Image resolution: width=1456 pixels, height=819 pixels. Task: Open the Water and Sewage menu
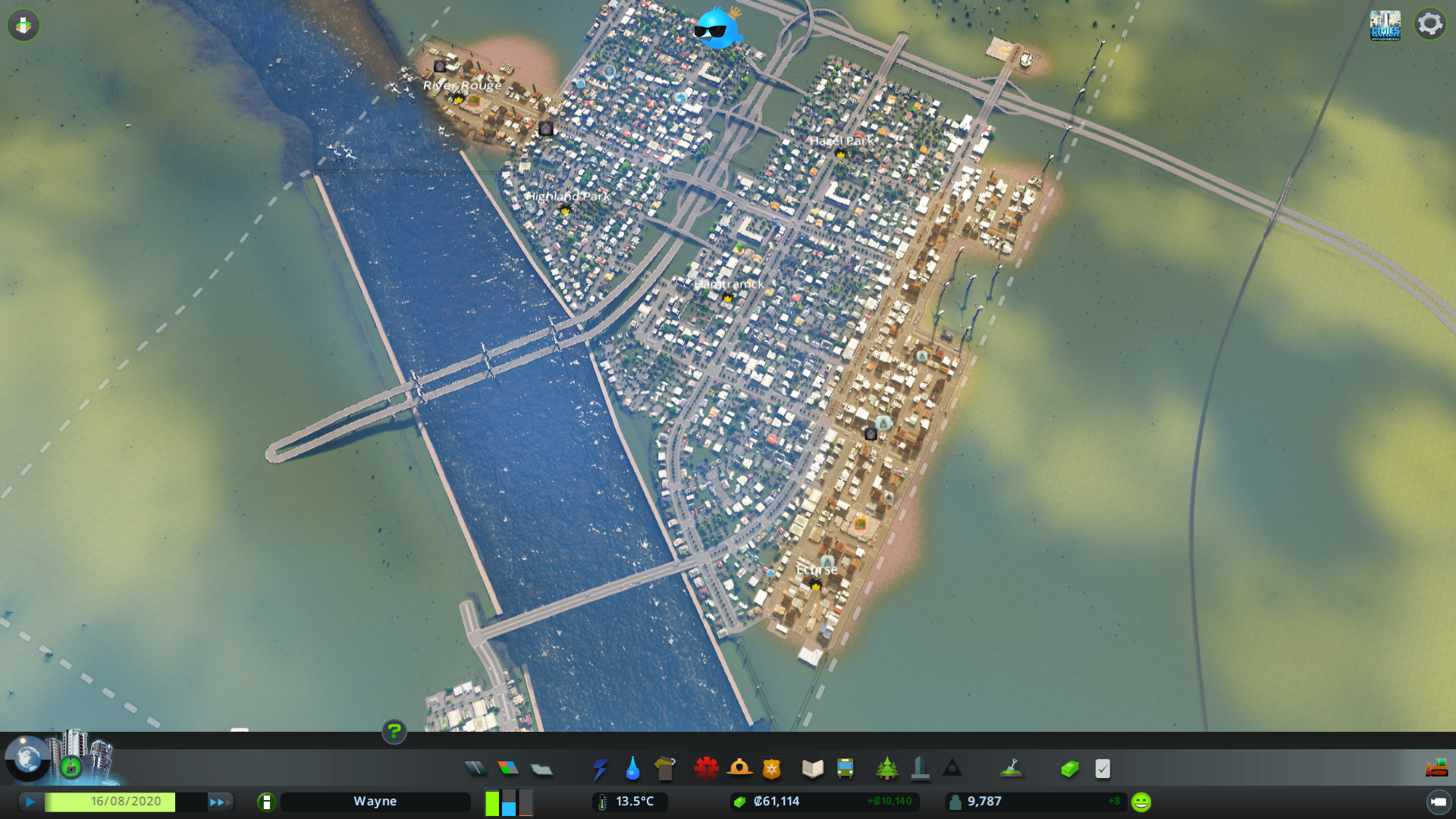click(x=632, y=768)
